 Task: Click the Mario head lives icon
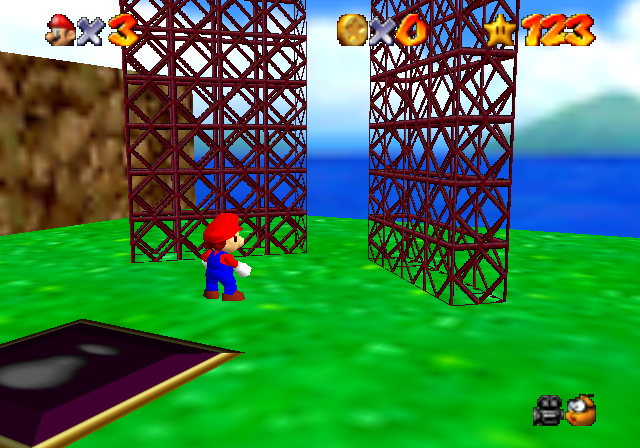(x=60, y=29)
